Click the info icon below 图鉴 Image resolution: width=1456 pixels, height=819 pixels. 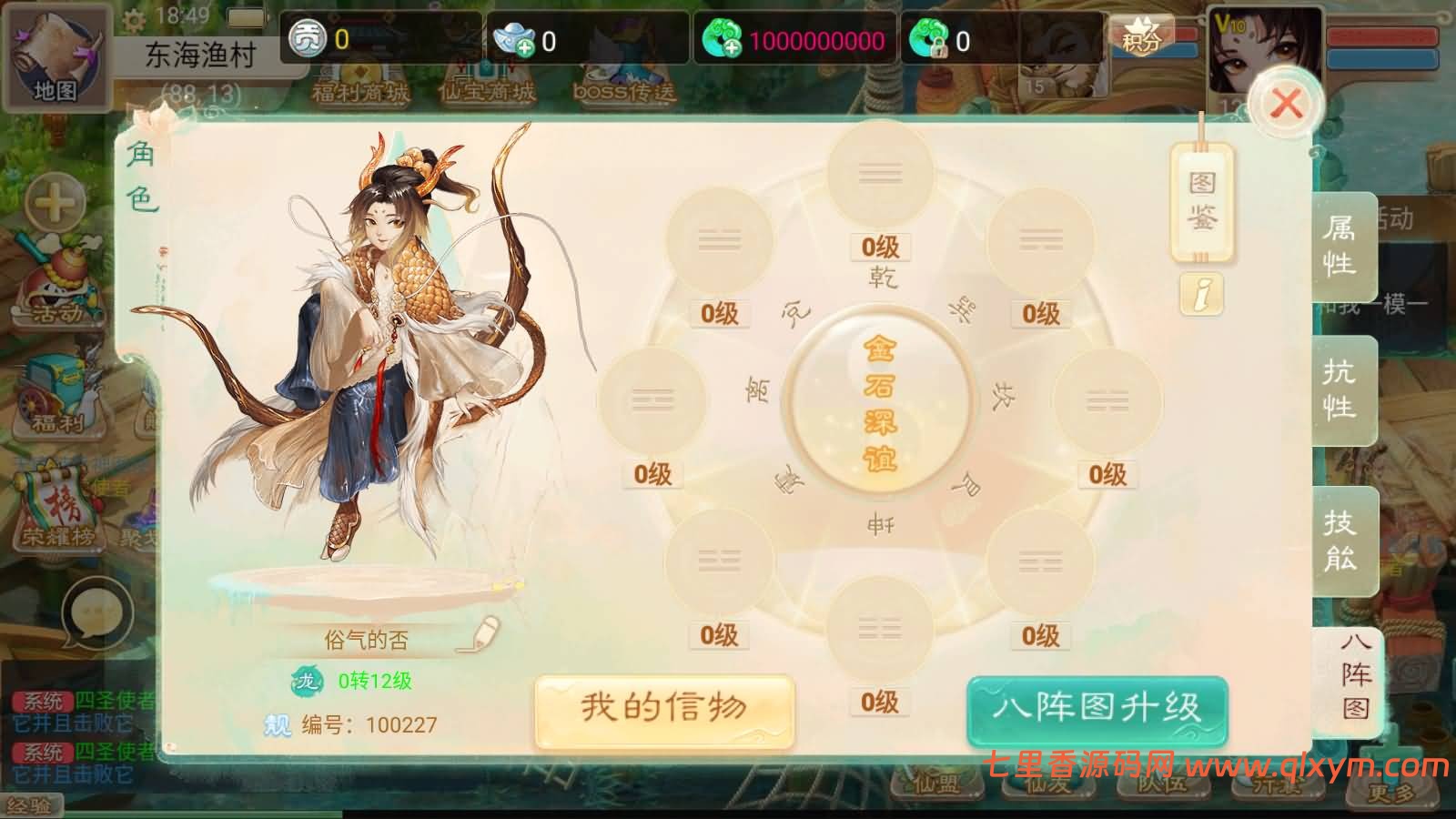pyautogui.click(x=1201, y=293)
